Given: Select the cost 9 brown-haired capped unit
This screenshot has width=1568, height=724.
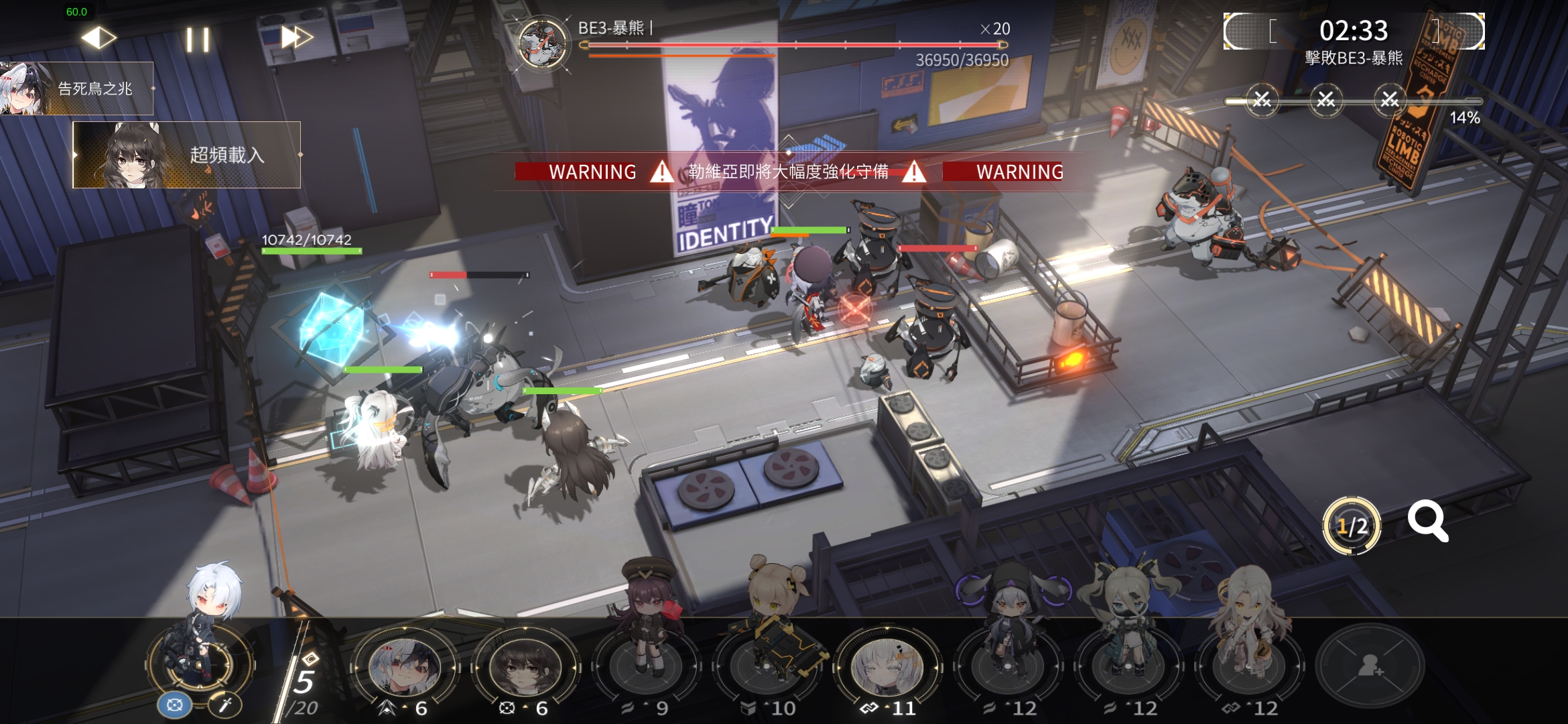Looking at the screenshot, I should [x=646, y=664].
